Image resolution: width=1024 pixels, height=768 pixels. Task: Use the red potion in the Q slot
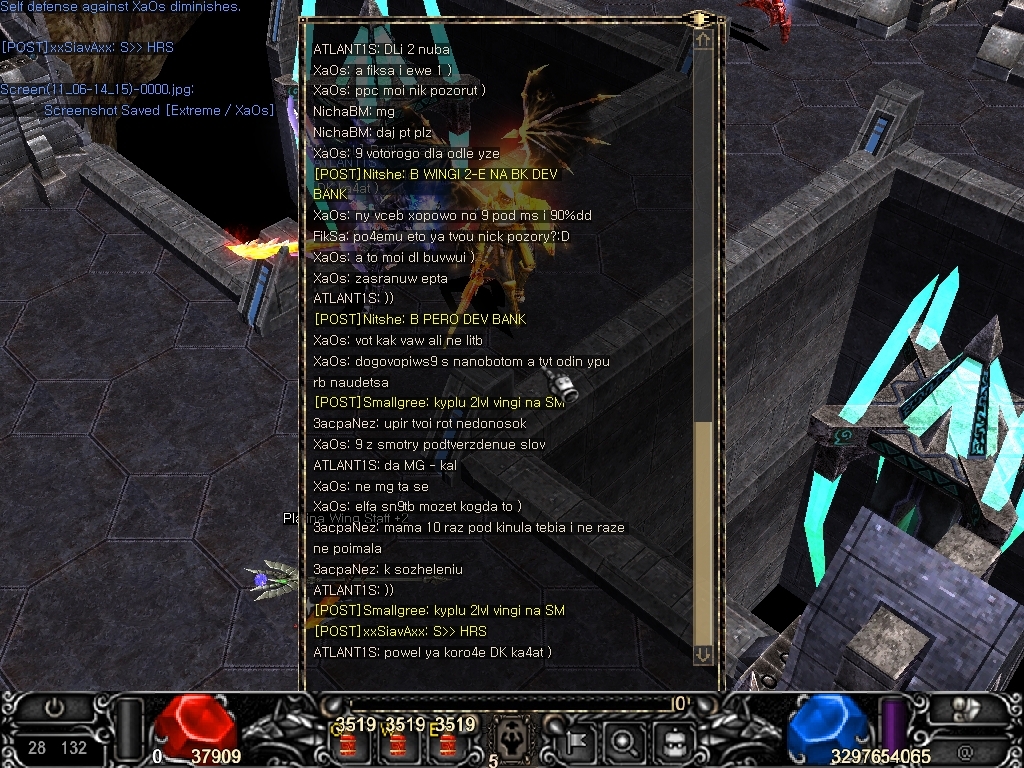point(349,743)
